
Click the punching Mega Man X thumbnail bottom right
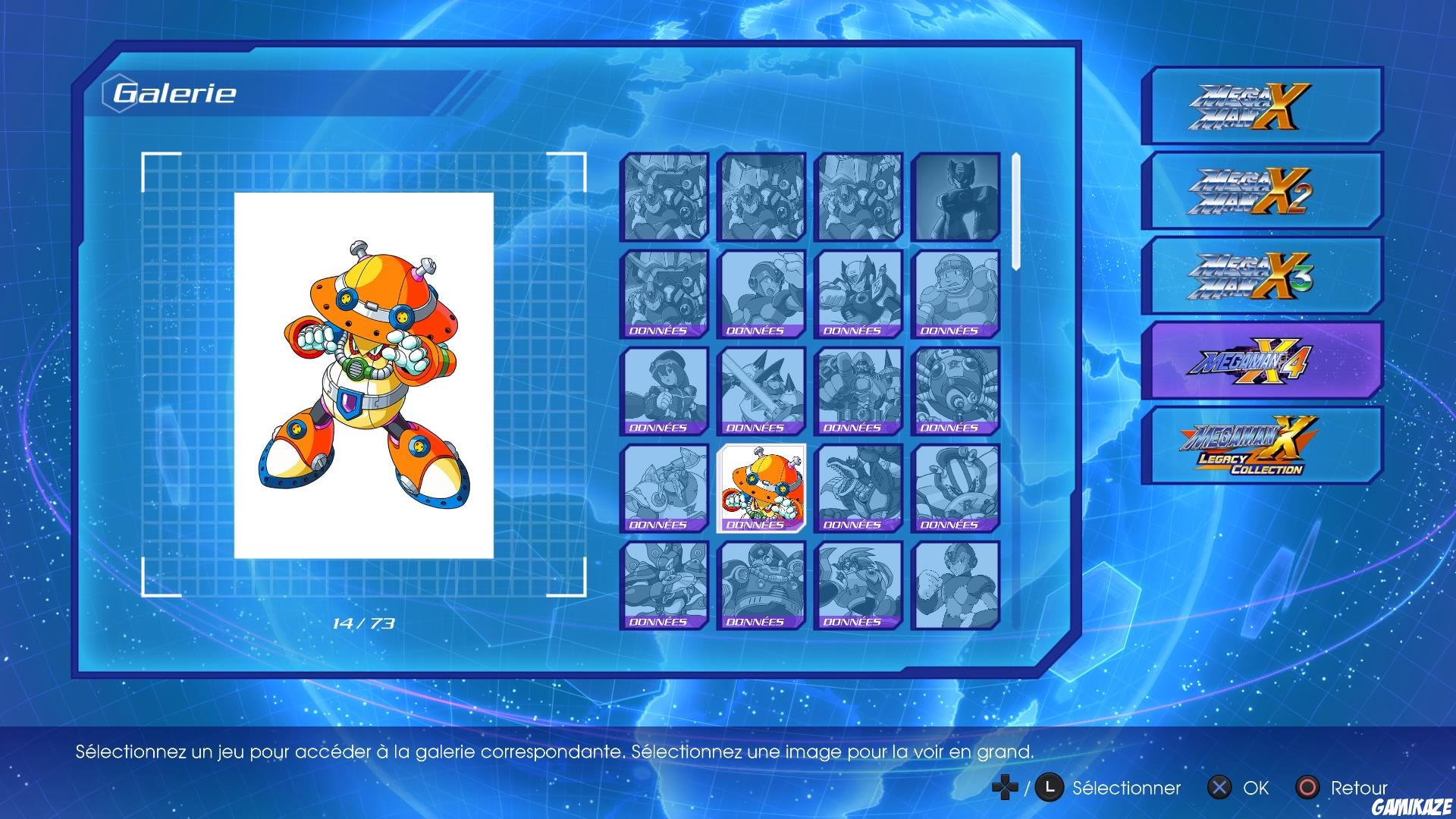pyautogui.click(x=952, y=585)
